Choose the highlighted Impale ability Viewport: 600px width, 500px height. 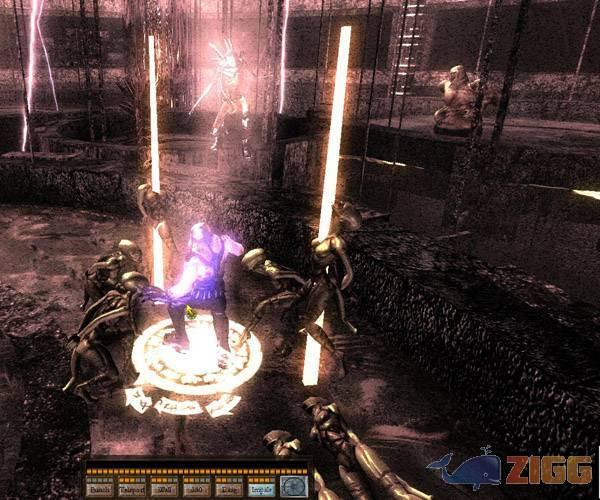click(262, 489)
